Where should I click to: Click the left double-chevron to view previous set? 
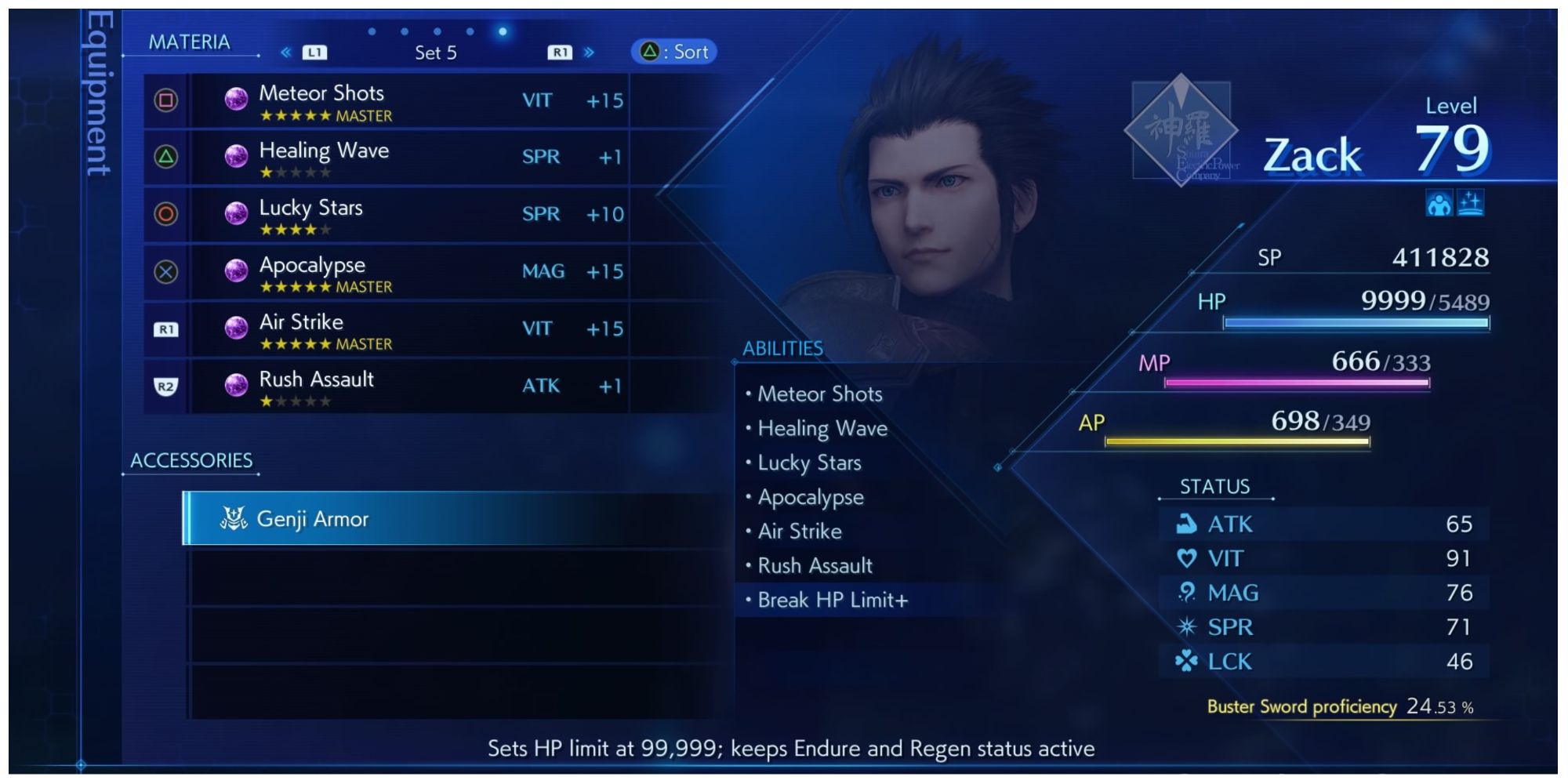(287, 51)
